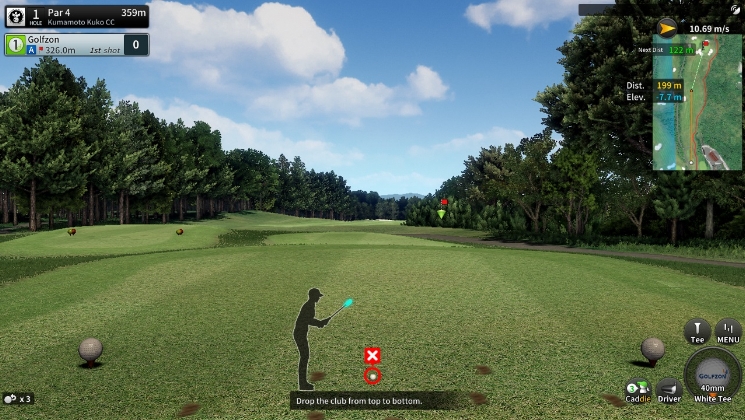Select the Tee height button

pyautogui.click(x=697, y=332)
